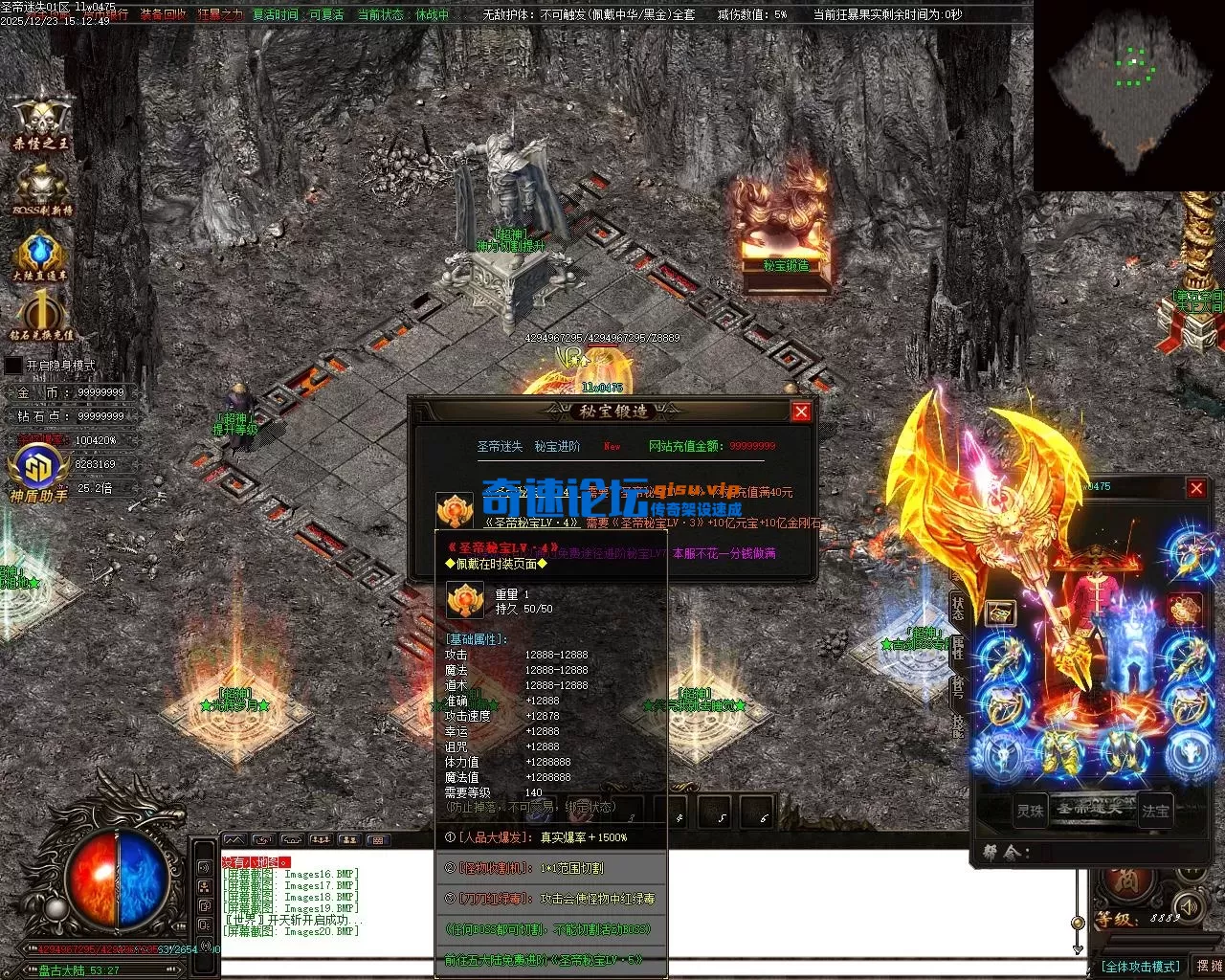Close the character equipment panel
This screenshot has width=1225, height=980.
coord(1196,489)
